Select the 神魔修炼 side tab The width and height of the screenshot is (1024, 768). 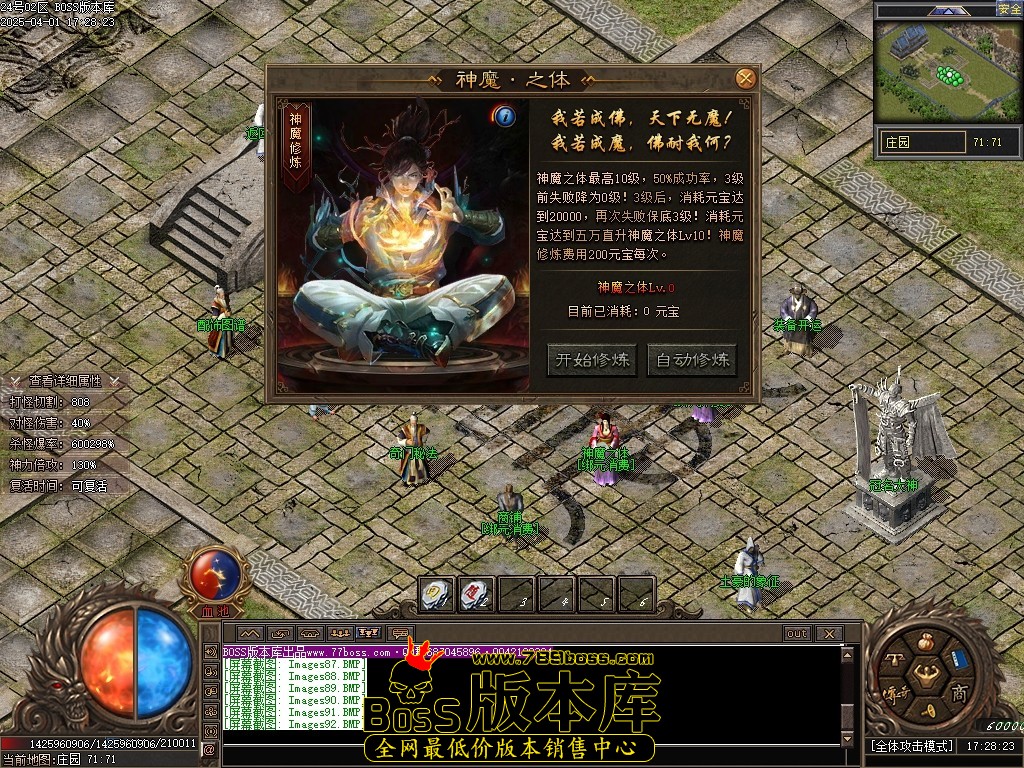coord(295,147)
